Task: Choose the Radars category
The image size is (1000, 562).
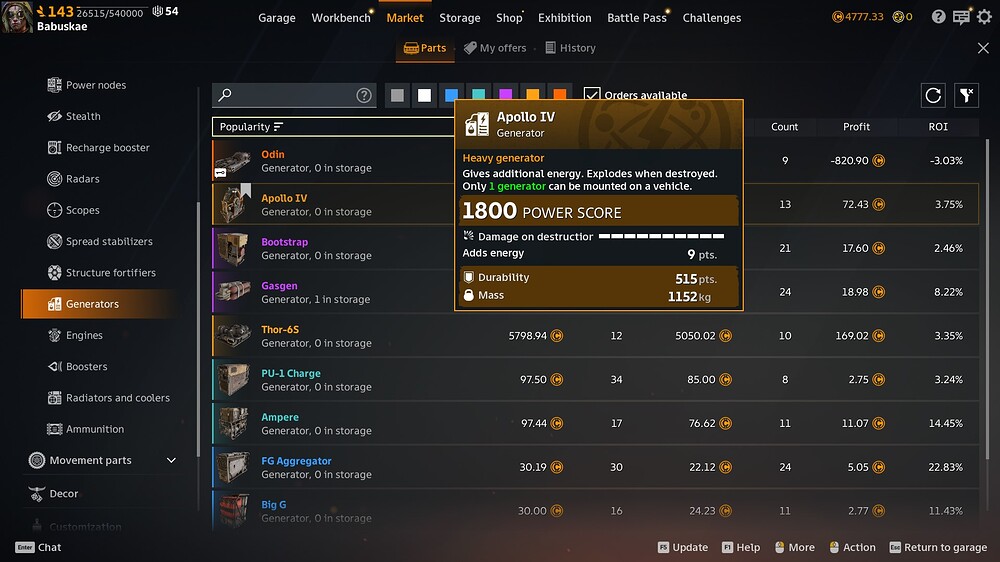Action: point(82,179)
